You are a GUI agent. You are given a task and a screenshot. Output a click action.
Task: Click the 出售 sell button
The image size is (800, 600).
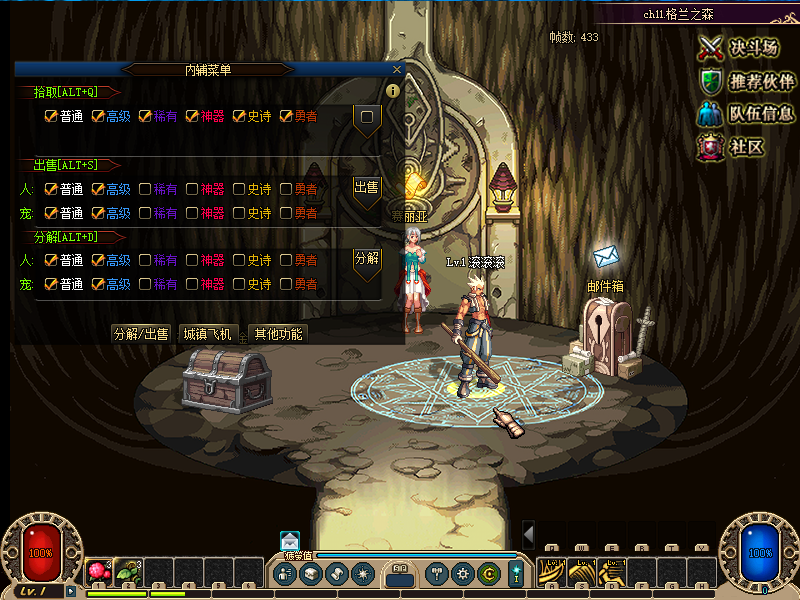click(x=367, y=188)
